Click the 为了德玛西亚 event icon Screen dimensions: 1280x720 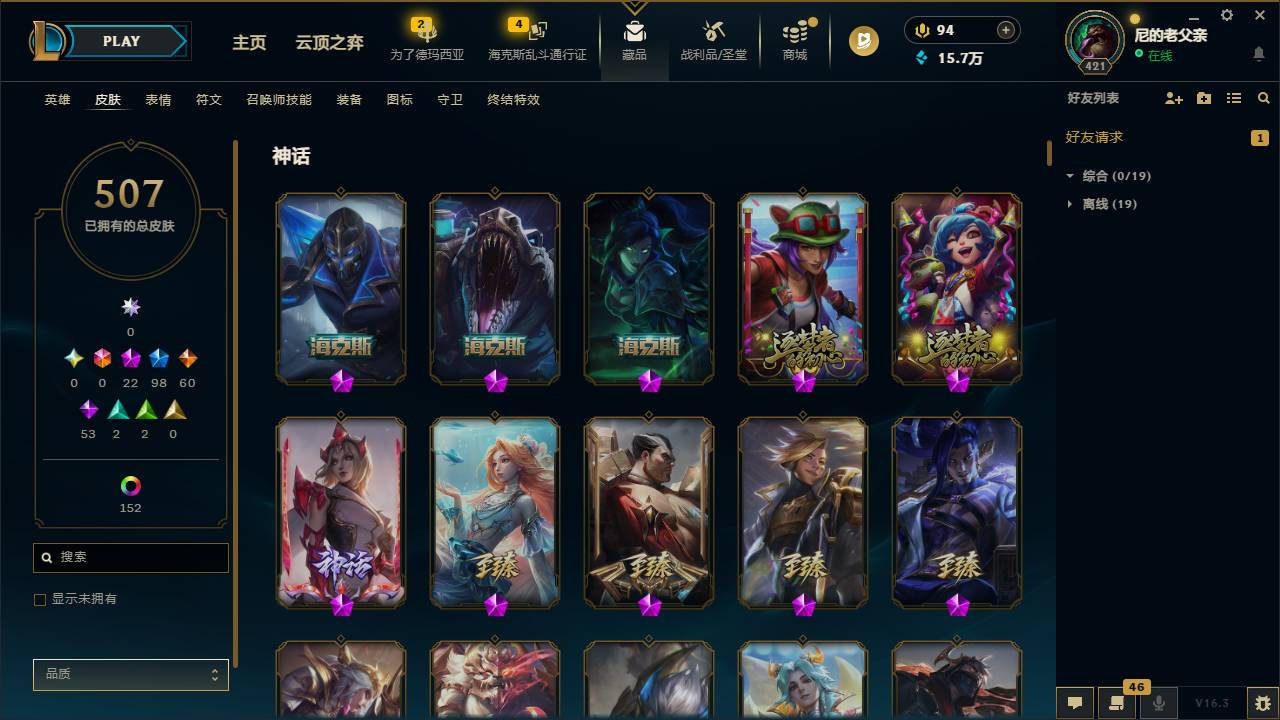pos(425,38)
